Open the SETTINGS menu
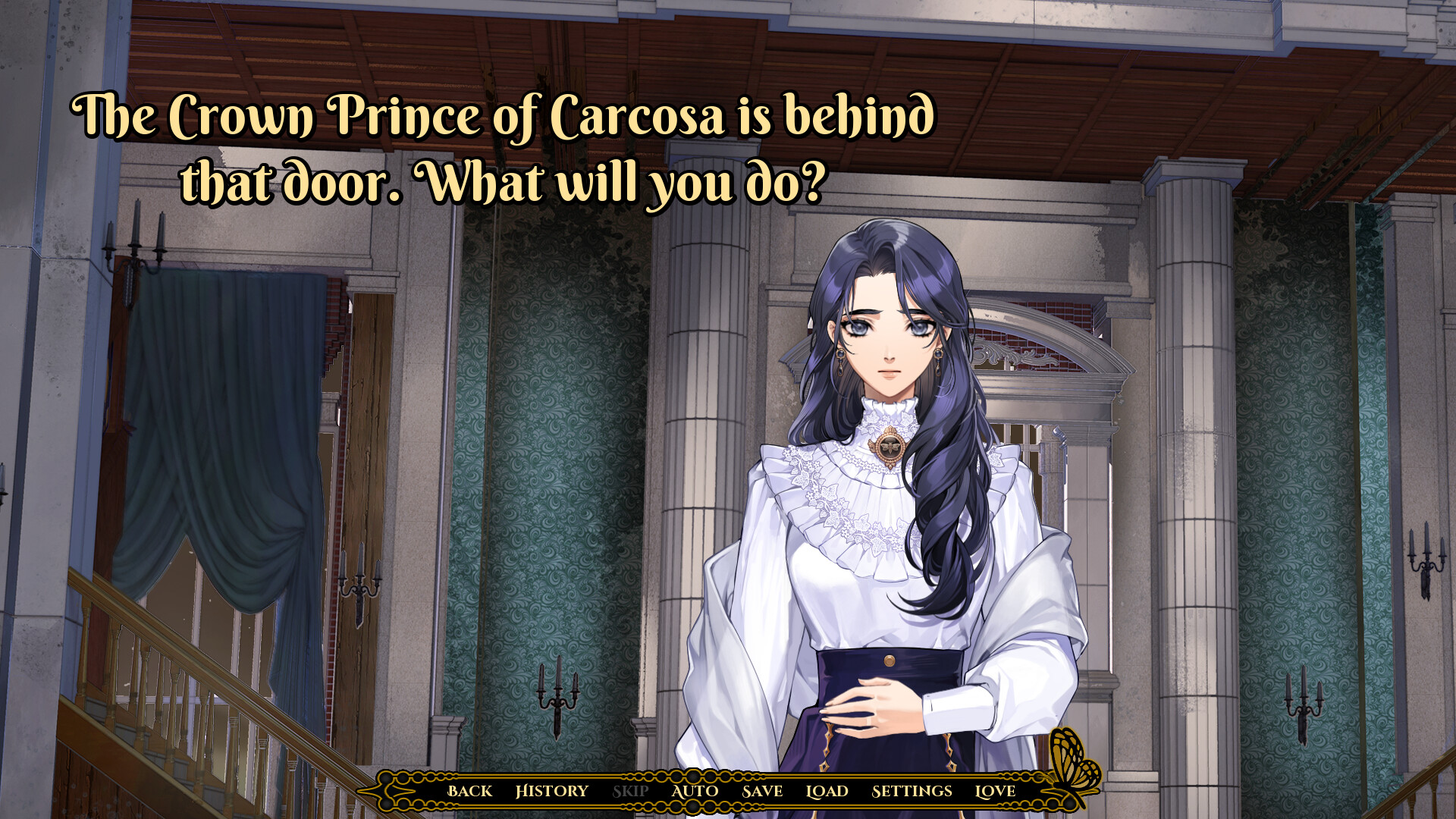 pos(912,791)
